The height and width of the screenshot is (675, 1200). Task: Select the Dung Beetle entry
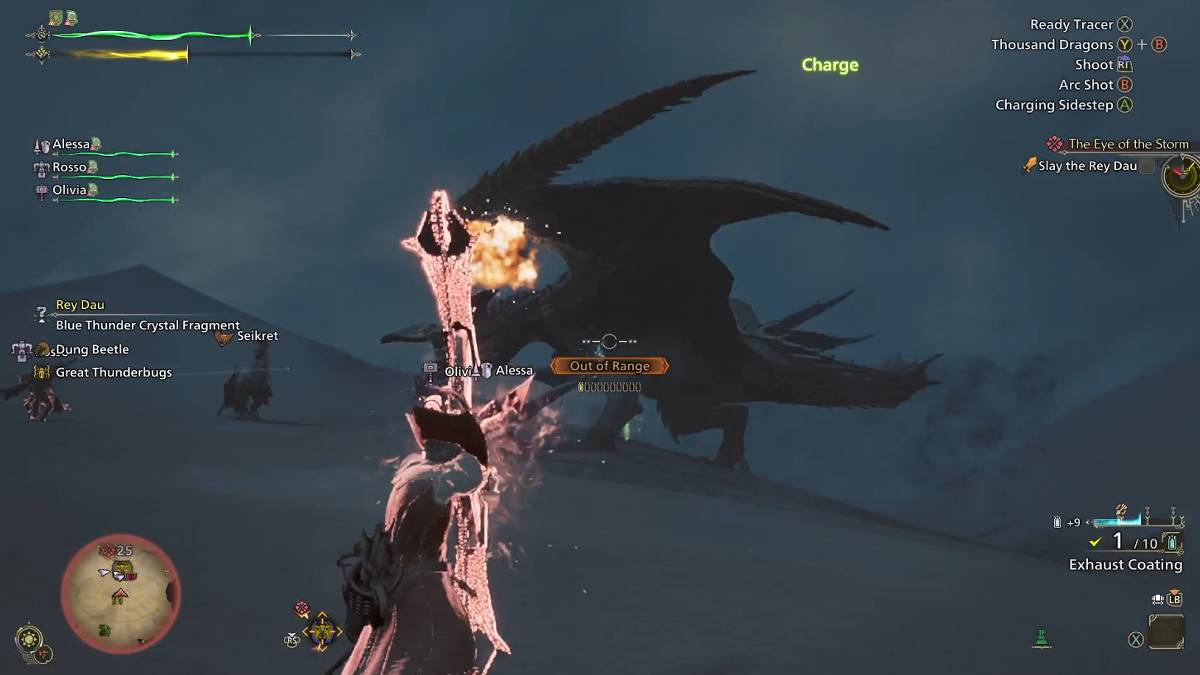92,349
